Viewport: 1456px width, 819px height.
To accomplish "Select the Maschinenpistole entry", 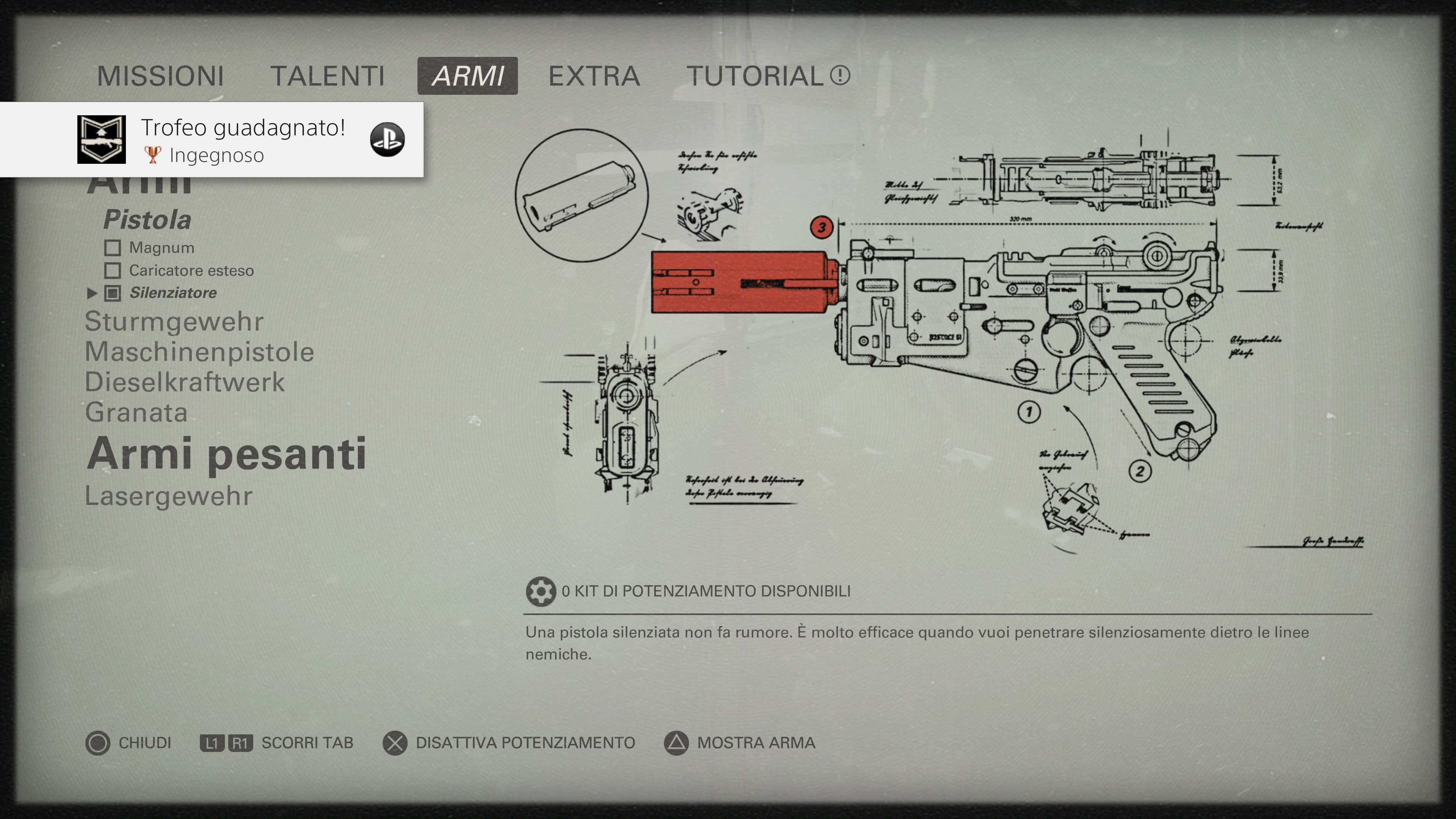I will coord(199,352).
